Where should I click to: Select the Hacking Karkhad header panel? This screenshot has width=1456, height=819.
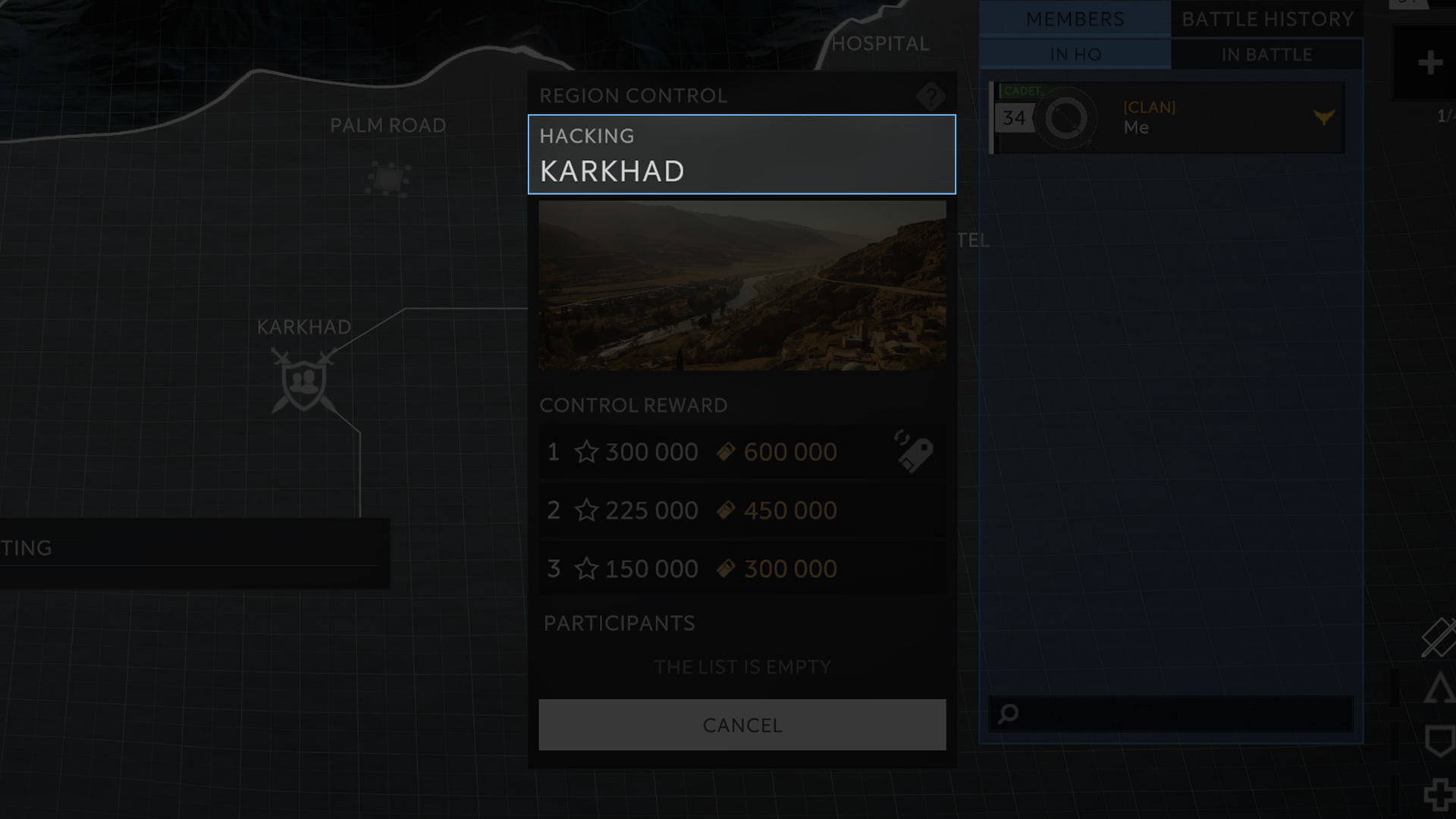point(742,155)
